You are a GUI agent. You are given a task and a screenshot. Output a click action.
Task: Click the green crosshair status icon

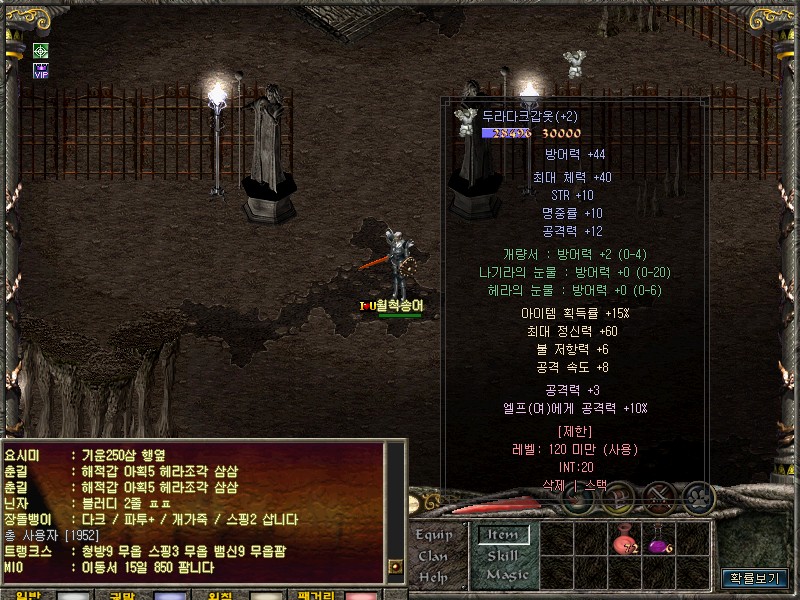41,50
